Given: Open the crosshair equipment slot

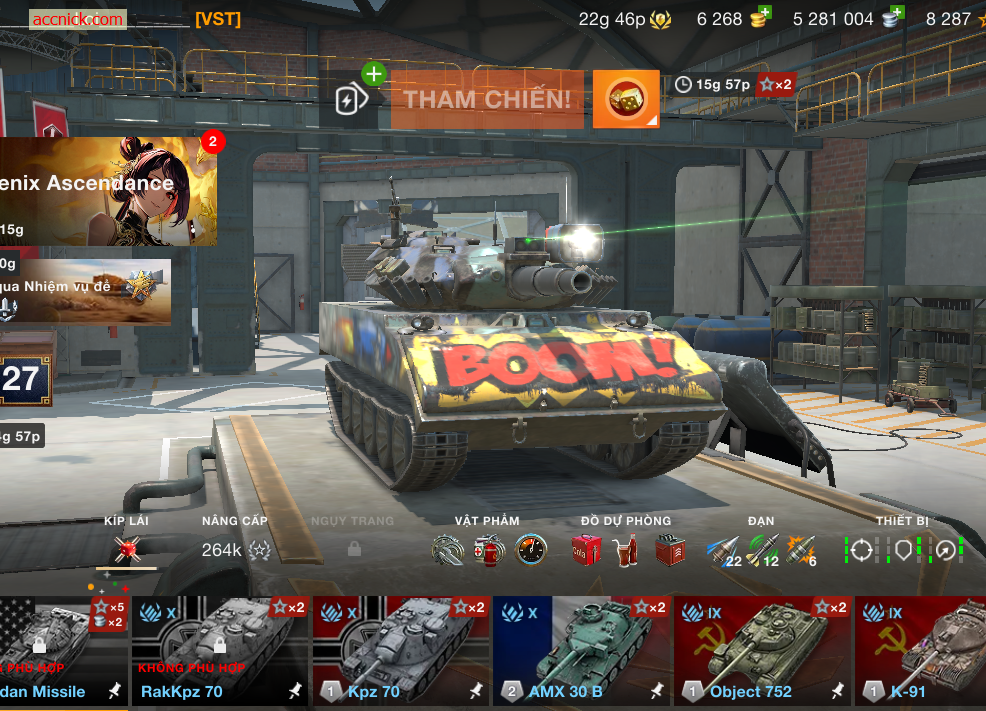Looking at the screenshot, I should [x=862, y=550].
